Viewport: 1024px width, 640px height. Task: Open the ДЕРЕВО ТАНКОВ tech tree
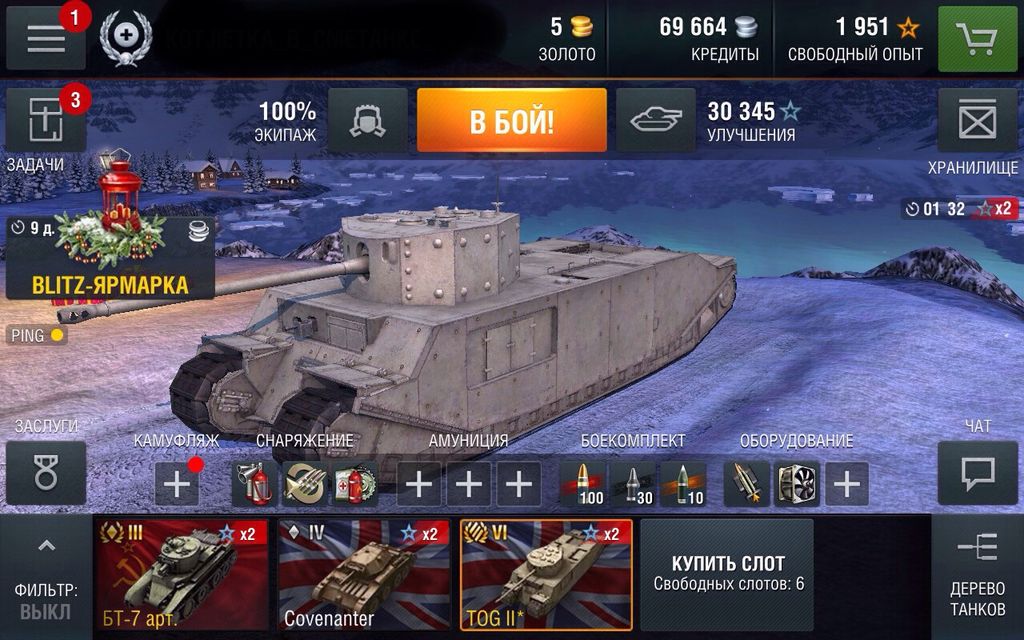coord(977,577)
